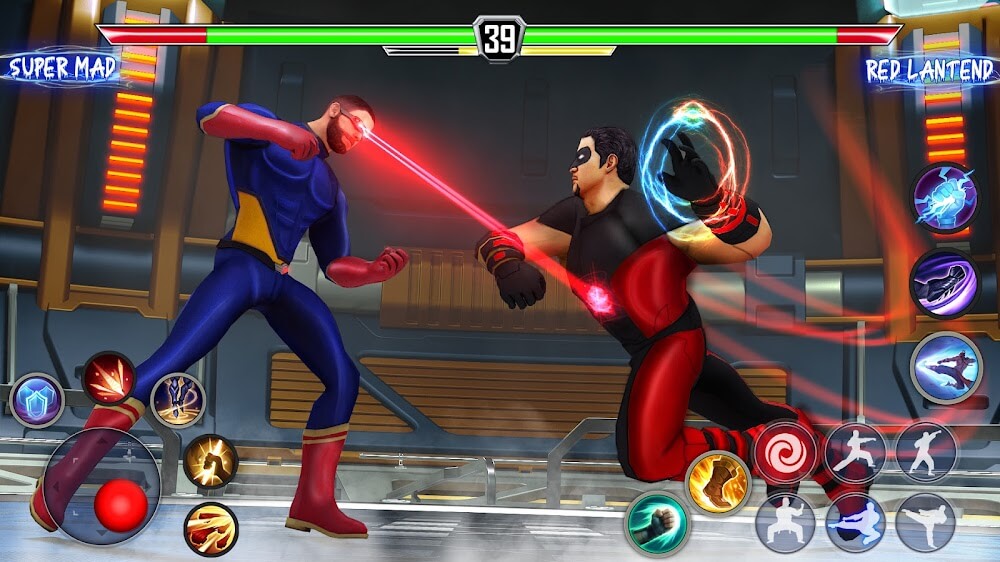Execute the high side kick silhouette button
1000x562 pixels.
(925, 522)
